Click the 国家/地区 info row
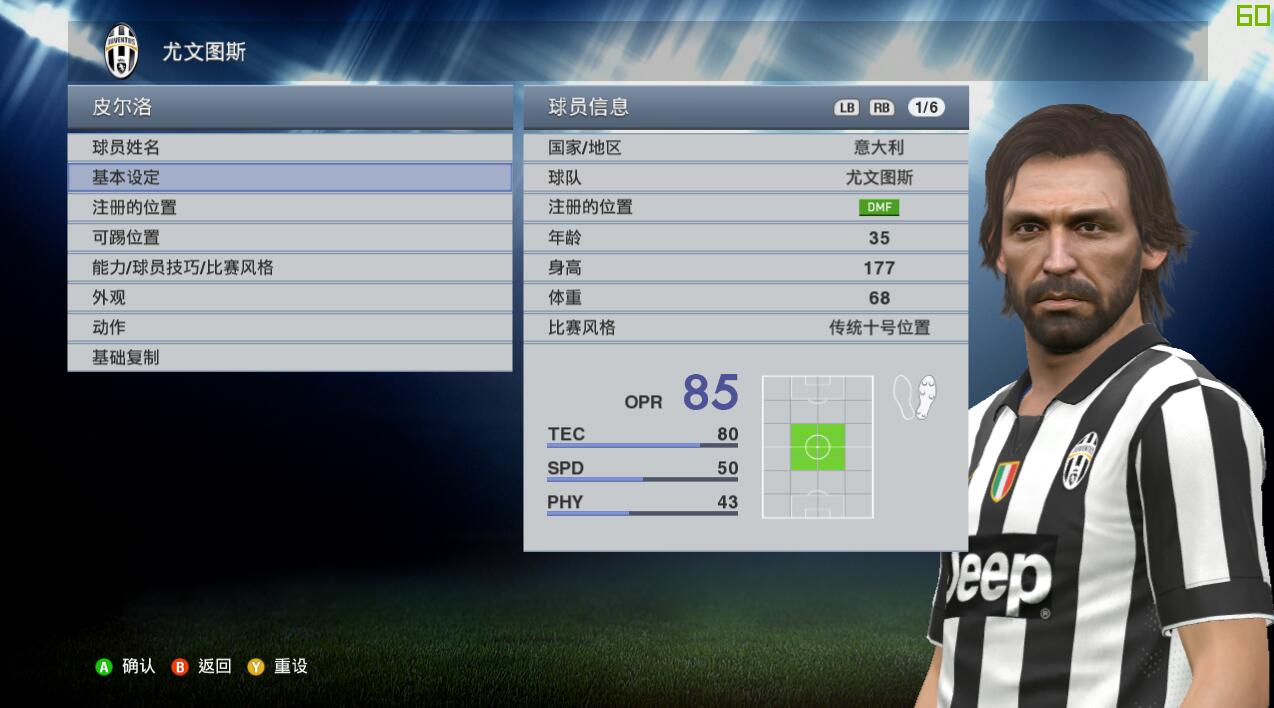1274x708 pixels. [x=745, y=148]
